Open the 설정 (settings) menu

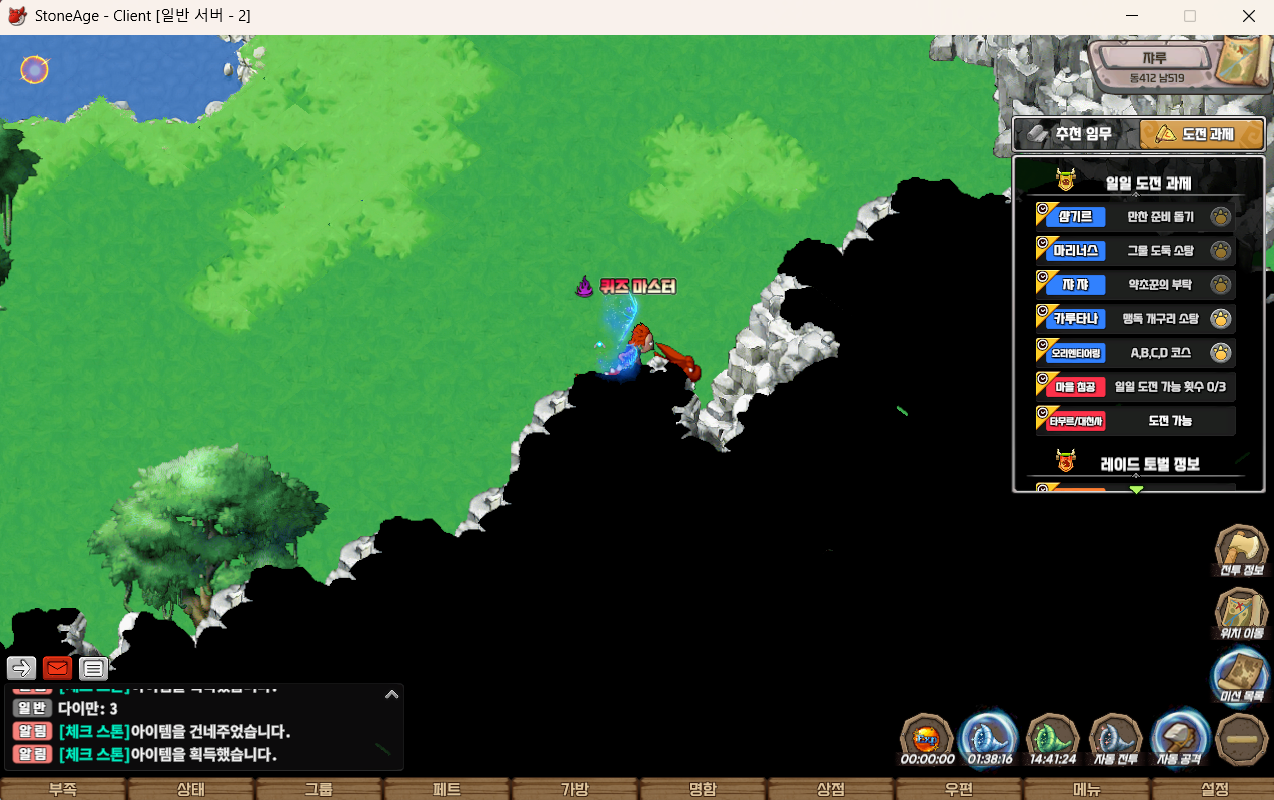pyautogui.click(x=1214, y=789)
